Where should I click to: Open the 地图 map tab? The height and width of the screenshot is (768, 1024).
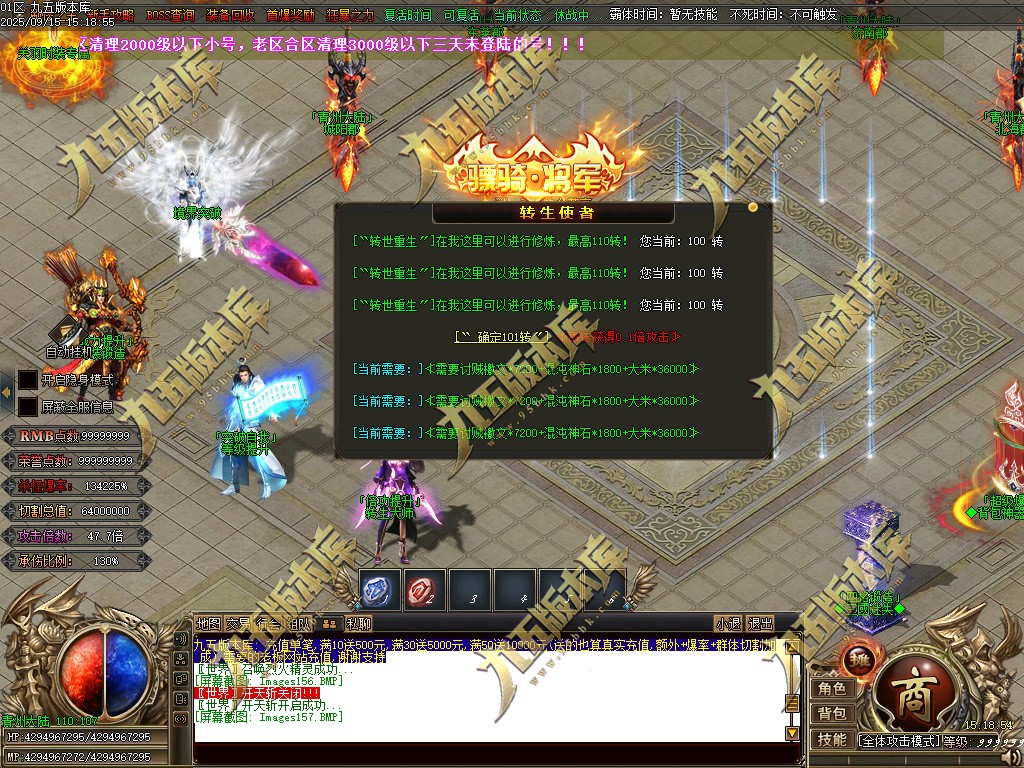point(208,623)
